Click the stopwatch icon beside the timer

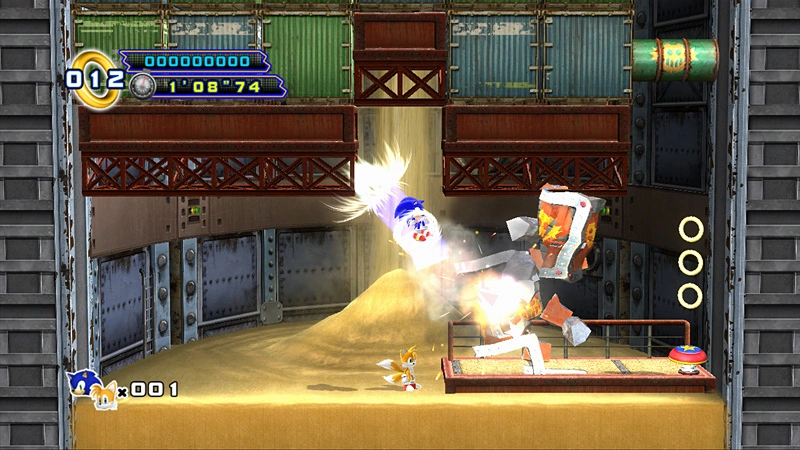[142, 86]
